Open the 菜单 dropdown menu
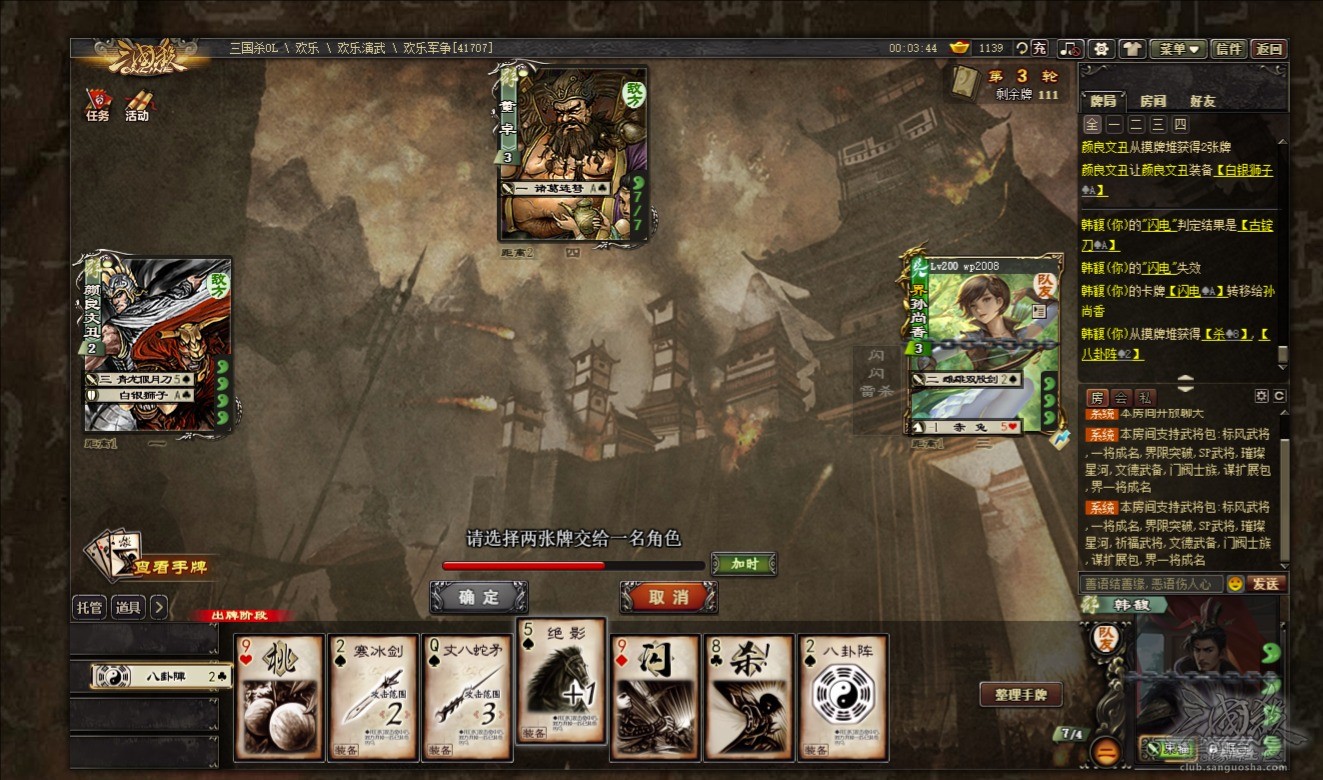 pos(1178,48)
